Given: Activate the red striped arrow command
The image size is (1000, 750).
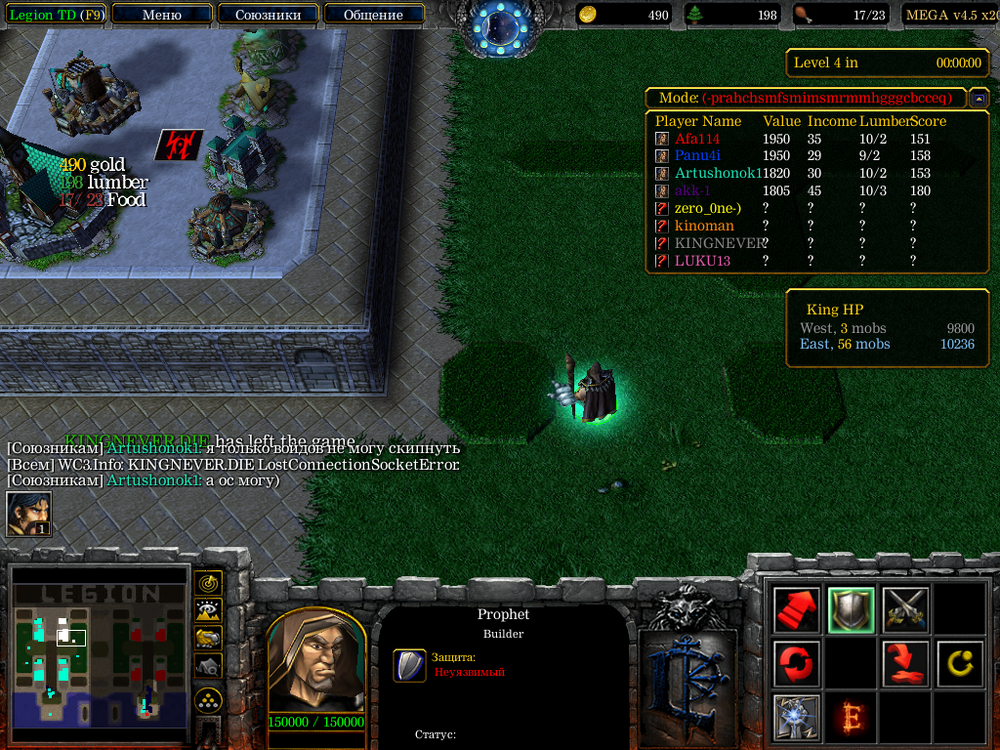Looking at the screenshot, I should 797,610.
